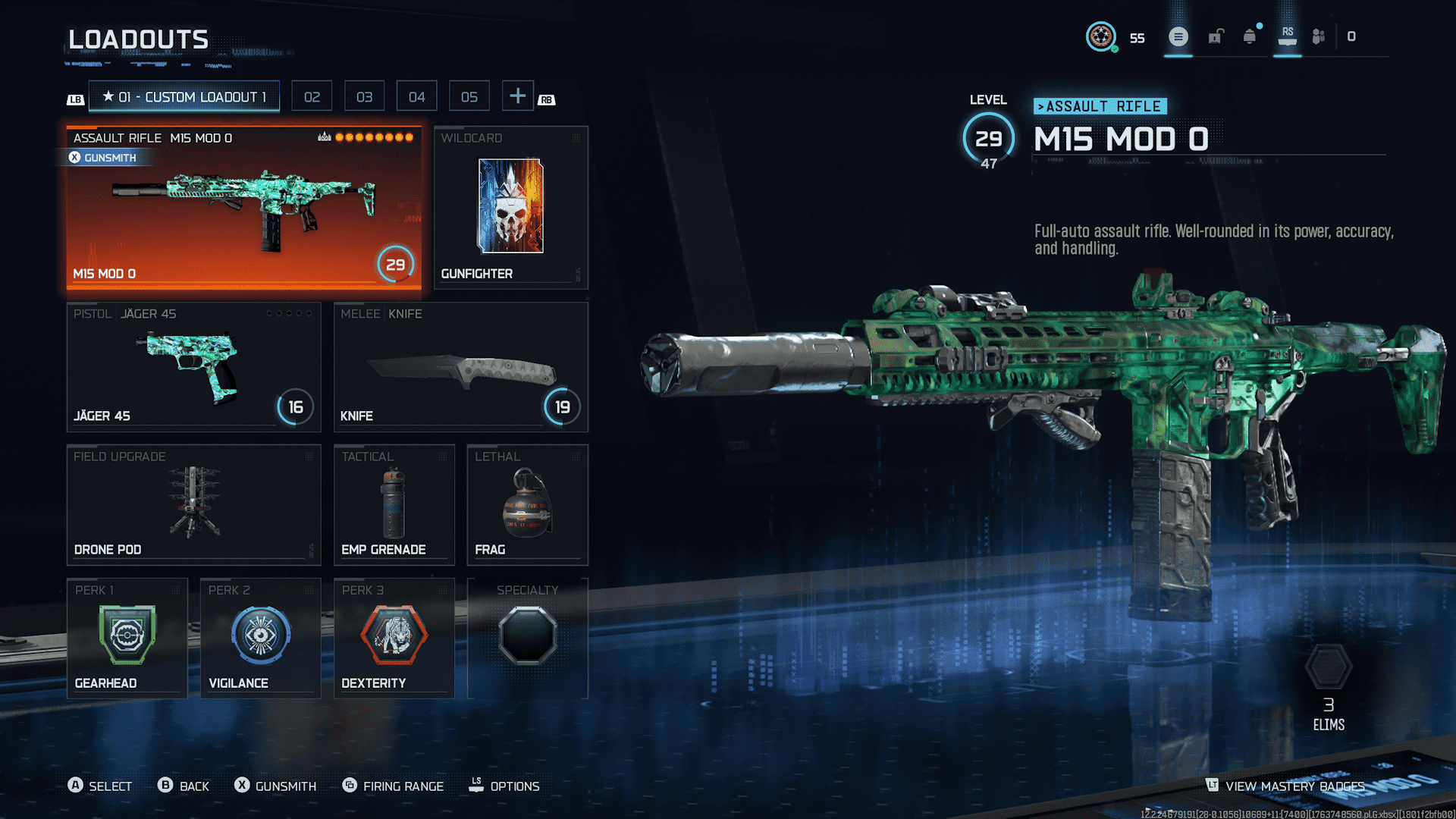Choose loadout tab 05
Image resolution: width=1456 pixels, height=819 pixels.
click(469, 97)
